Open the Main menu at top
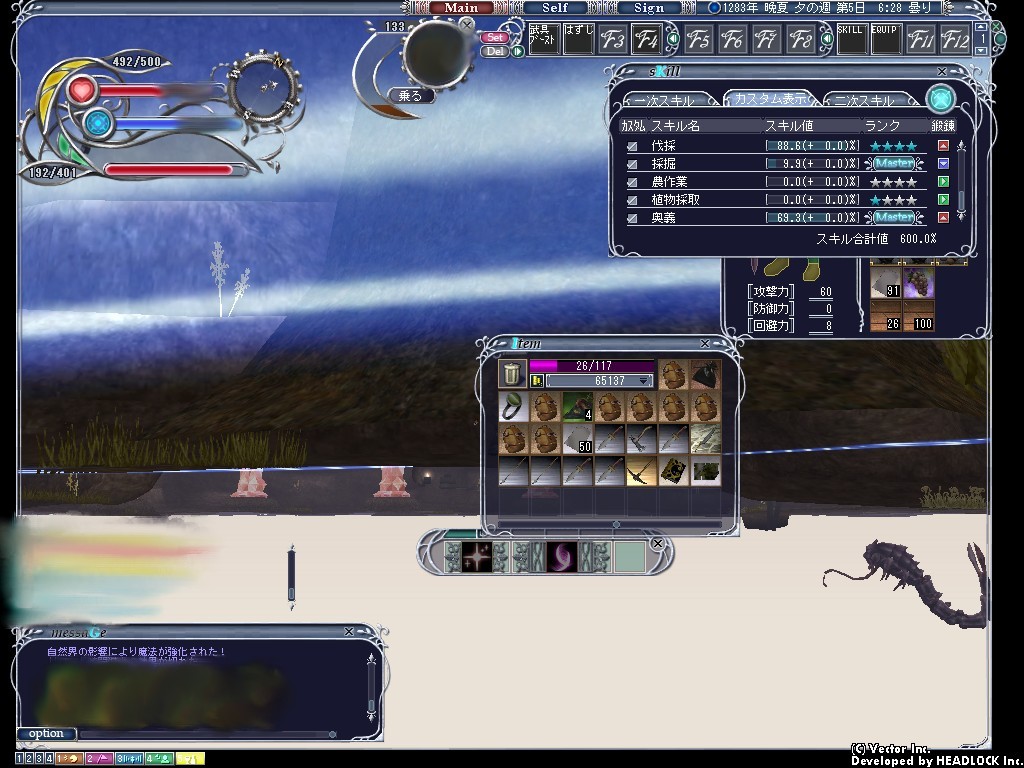Image resolution: width=1024 pixels, height=768 pixels. tap(461, 8)
